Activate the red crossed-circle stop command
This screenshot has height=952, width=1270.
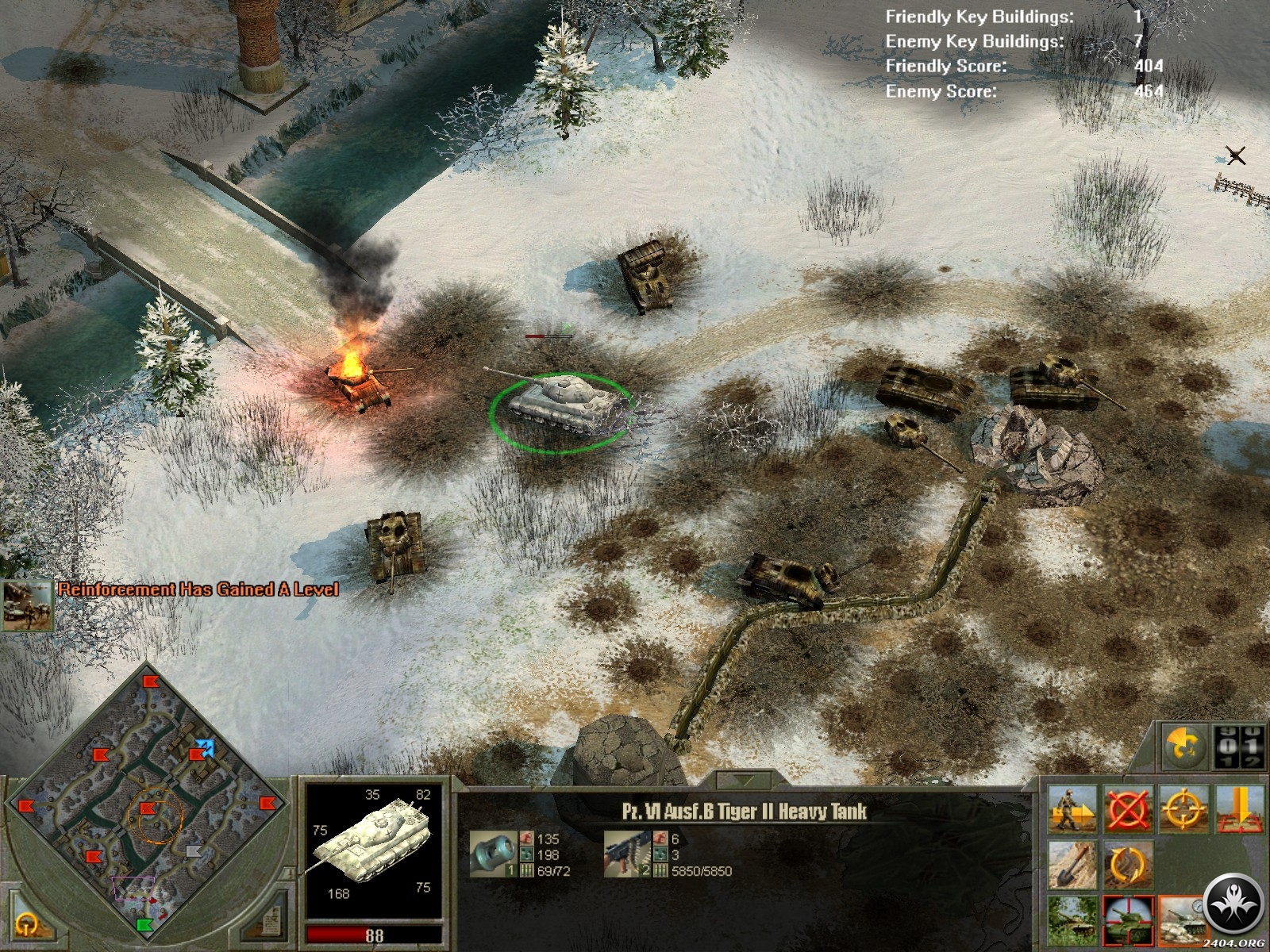1128,810
